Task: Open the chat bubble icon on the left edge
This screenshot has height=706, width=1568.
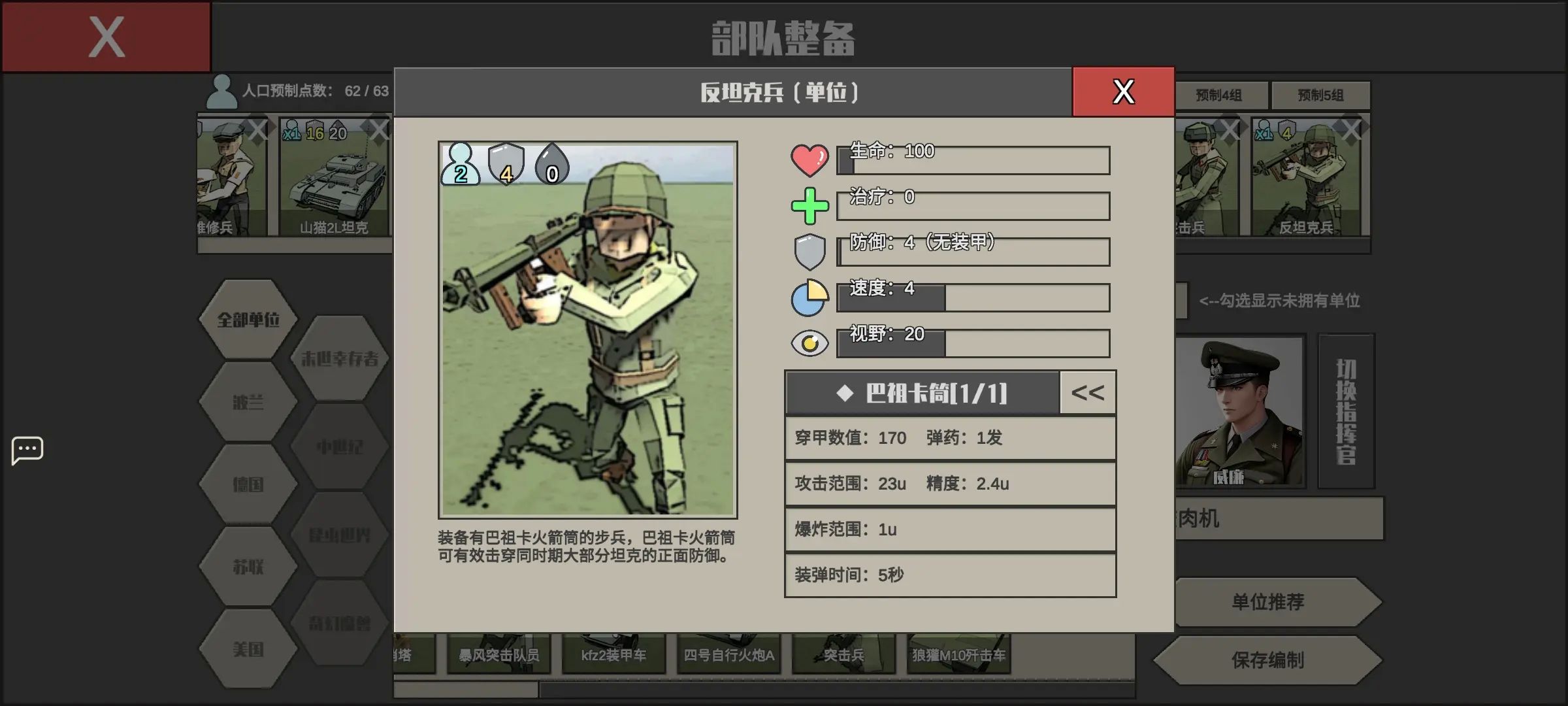Action: pos(27,450)
